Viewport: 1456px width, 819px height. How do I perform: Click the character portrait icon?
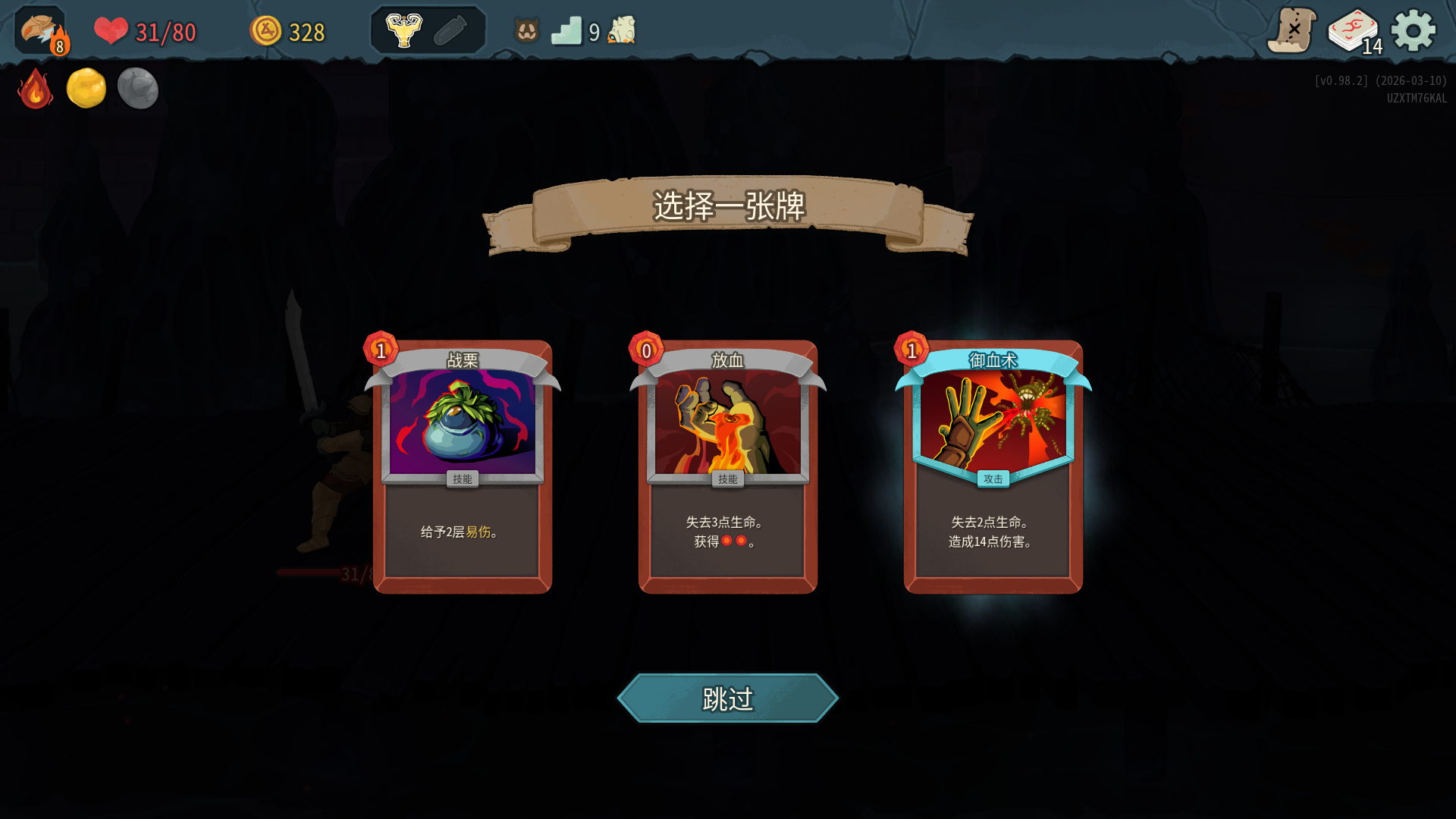click(41, 31)
